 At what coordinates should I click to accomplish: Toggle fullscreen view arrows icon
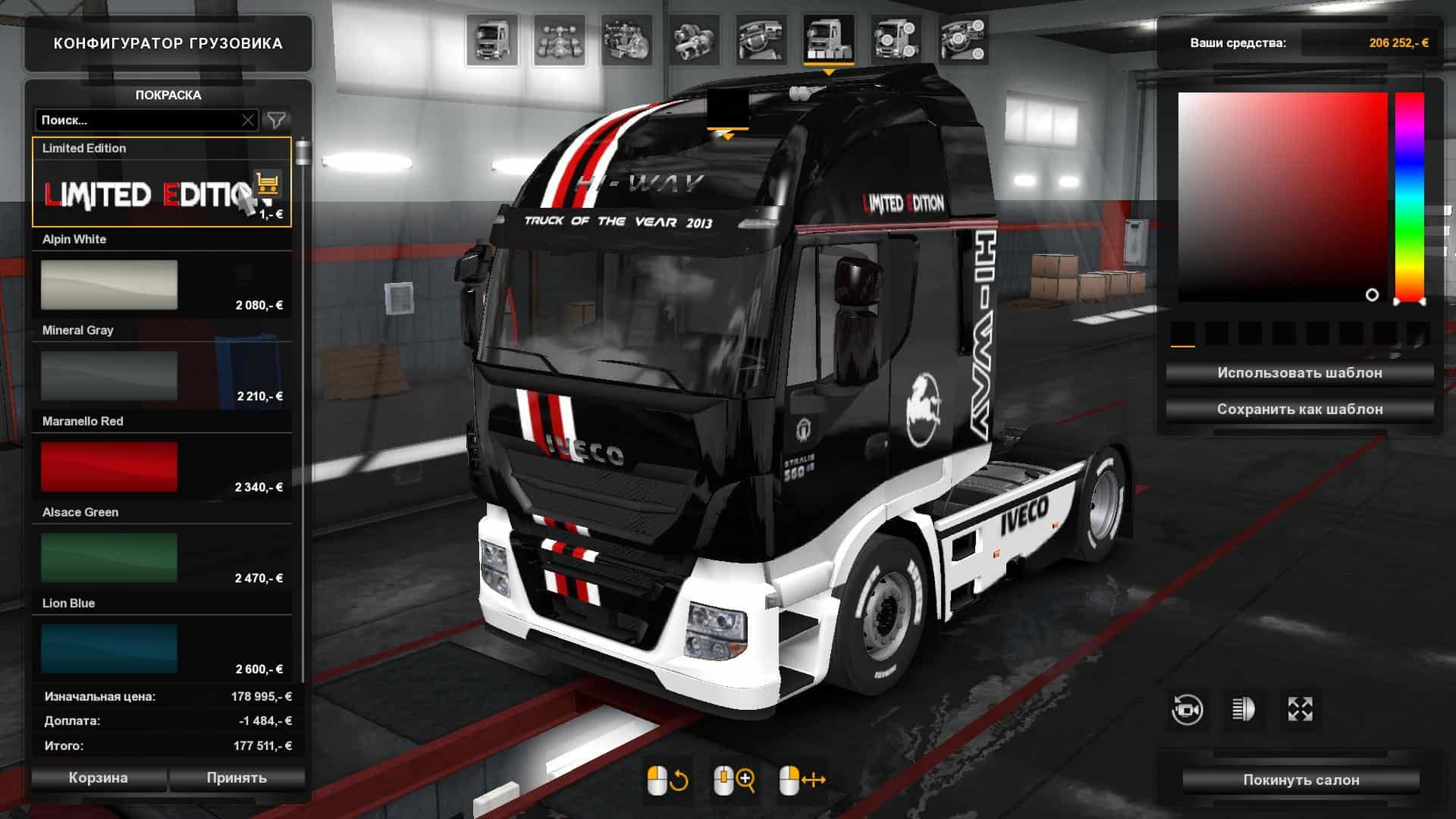[x=1300, y=710]
